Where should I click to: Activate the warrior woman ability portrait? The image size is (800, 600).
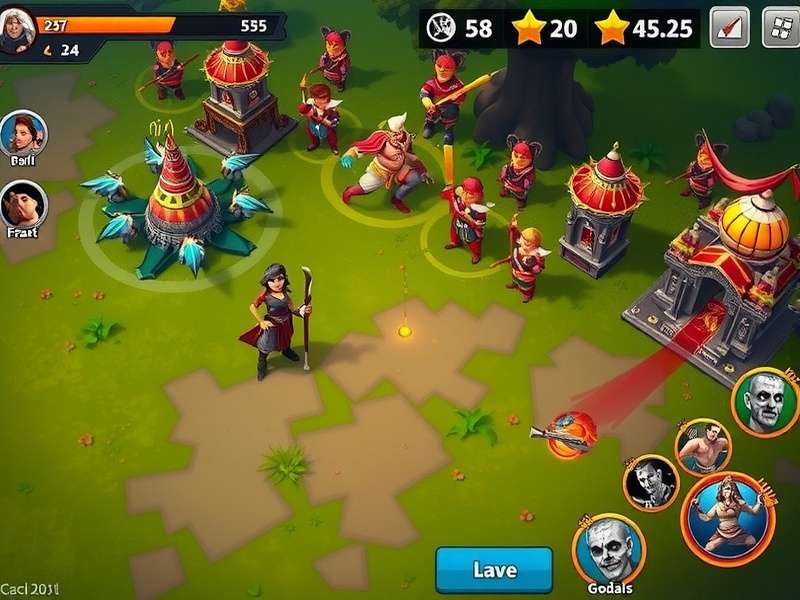tap(728, 518)
